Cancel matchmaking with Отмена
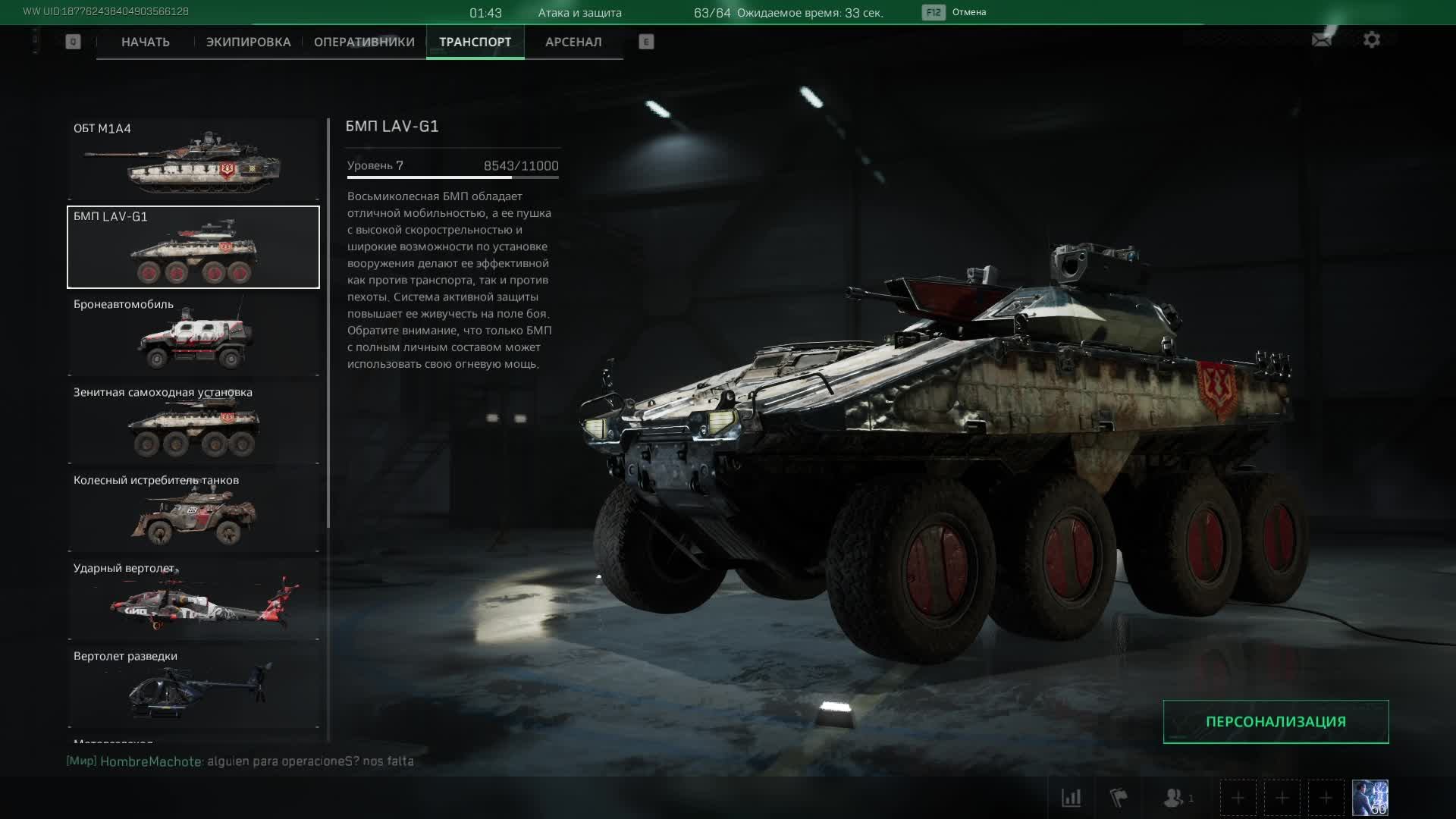 tap(968, 12)
